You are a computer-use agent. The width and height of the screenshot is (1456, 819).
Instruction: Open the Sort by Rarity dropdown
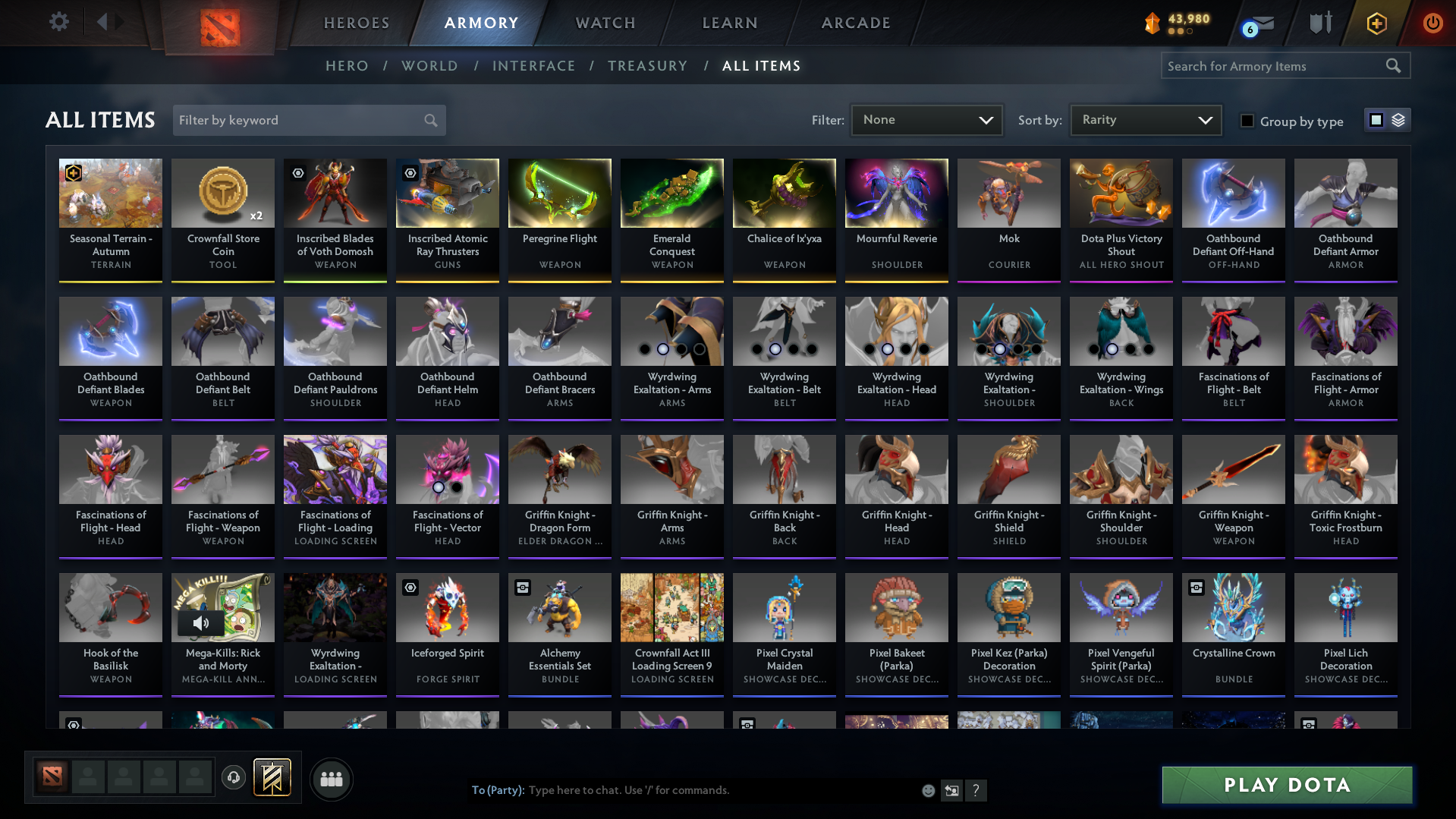click(1145, 119)
